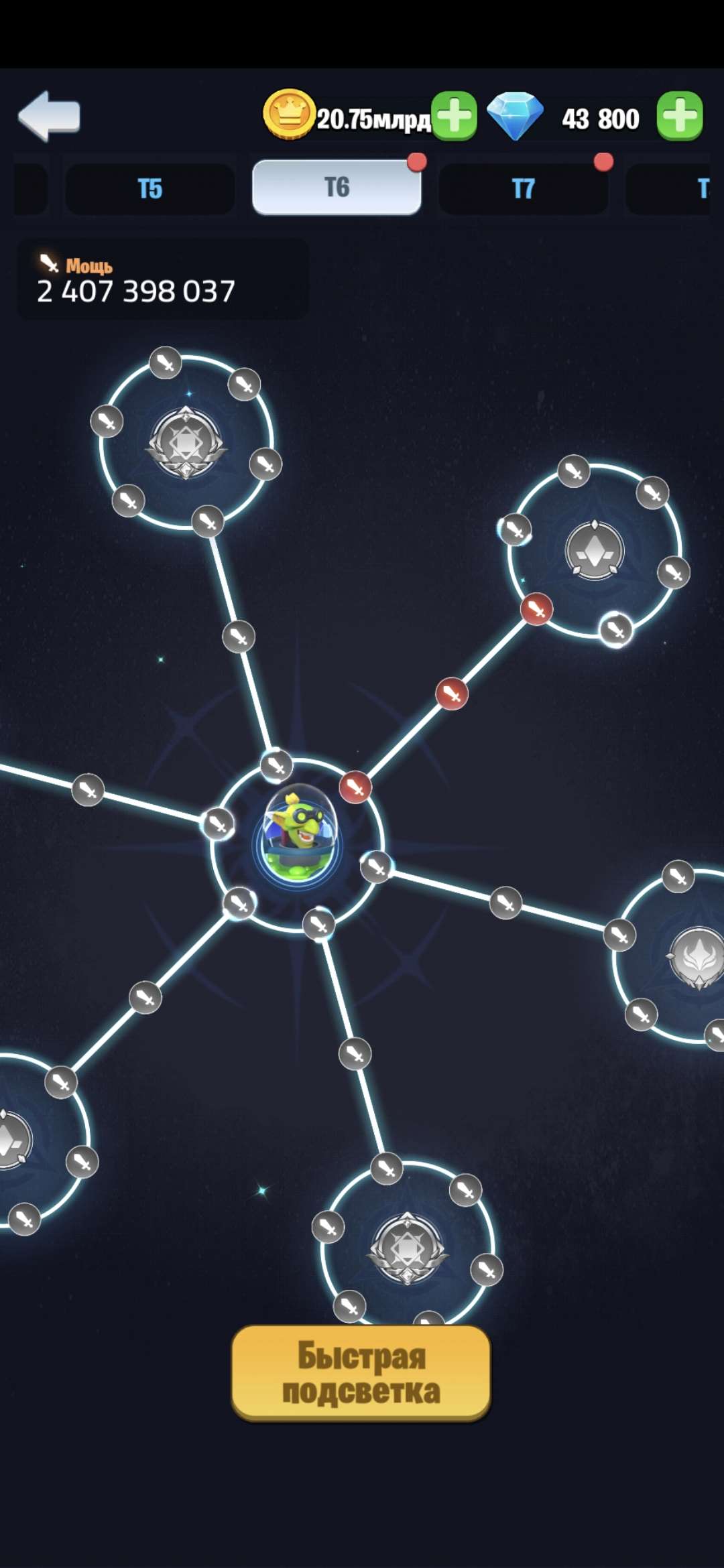Choose the red sword node on central ring
Viewport: 724px width, 1568px height.
(355, 787)
